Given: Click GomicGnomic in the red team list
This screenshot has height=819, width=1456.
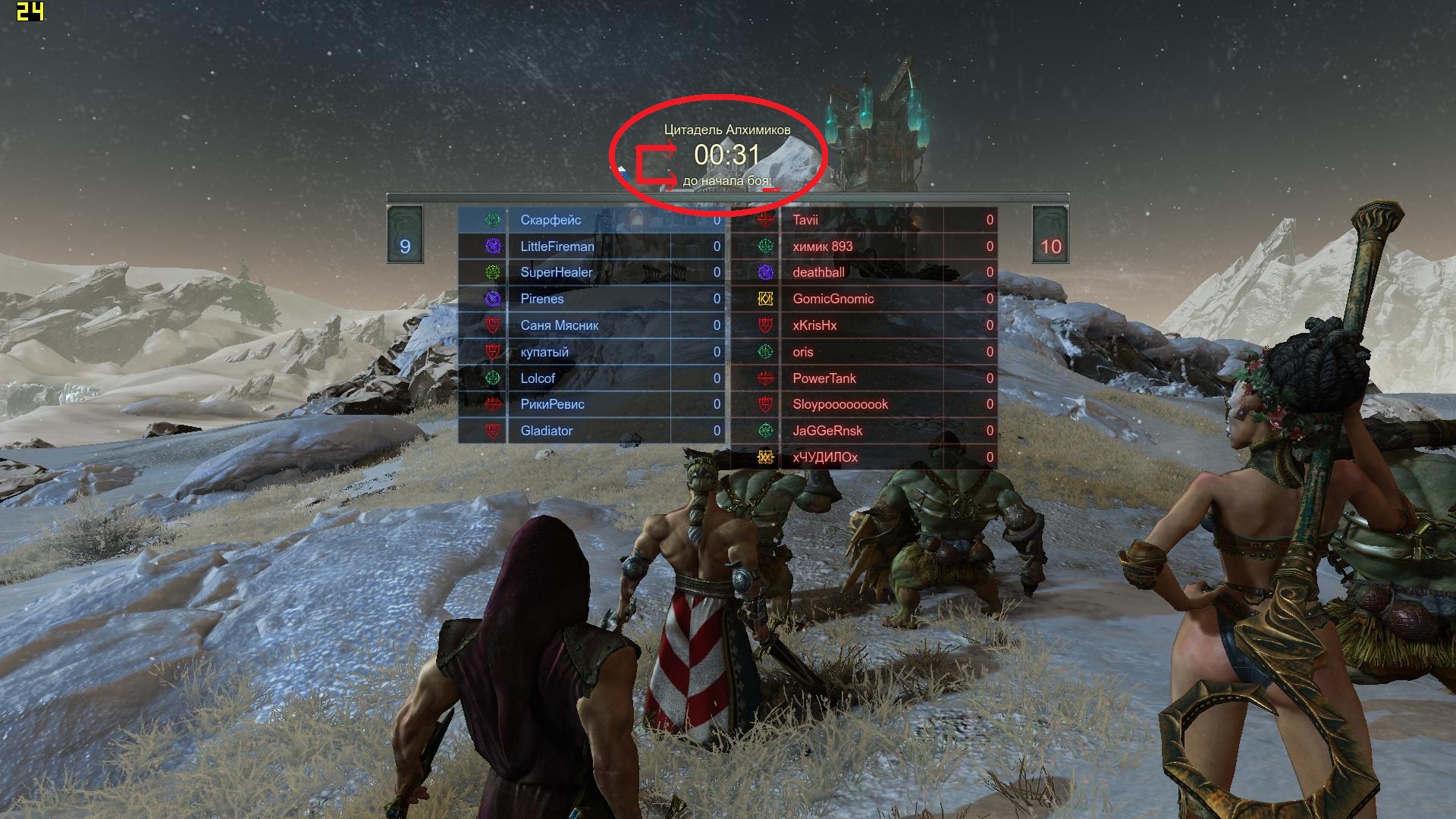Looking at the screenshot, I should tap(833, 299).
